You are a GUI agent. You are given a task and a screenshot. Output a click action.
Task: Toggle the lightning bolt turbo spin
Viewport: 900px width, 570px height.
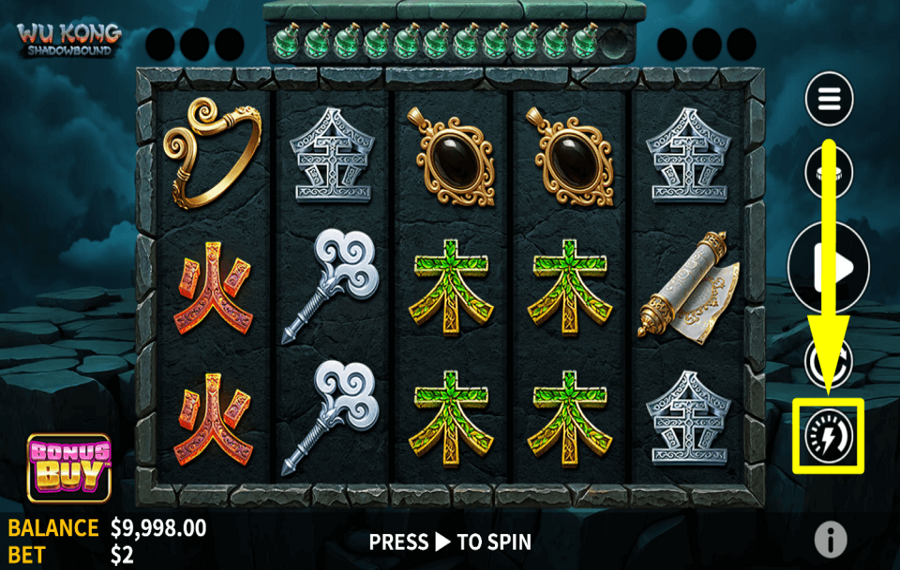click(x=828, y=436)
